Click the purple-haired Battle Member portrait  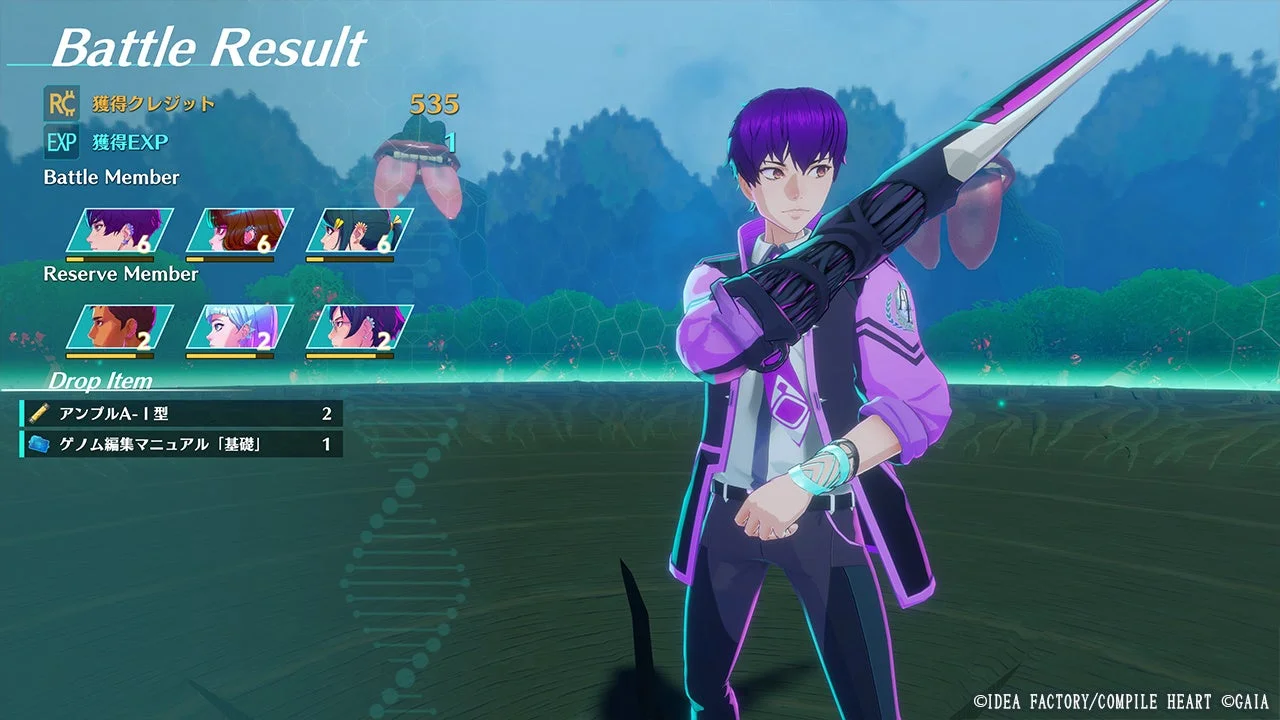(110, 232)
